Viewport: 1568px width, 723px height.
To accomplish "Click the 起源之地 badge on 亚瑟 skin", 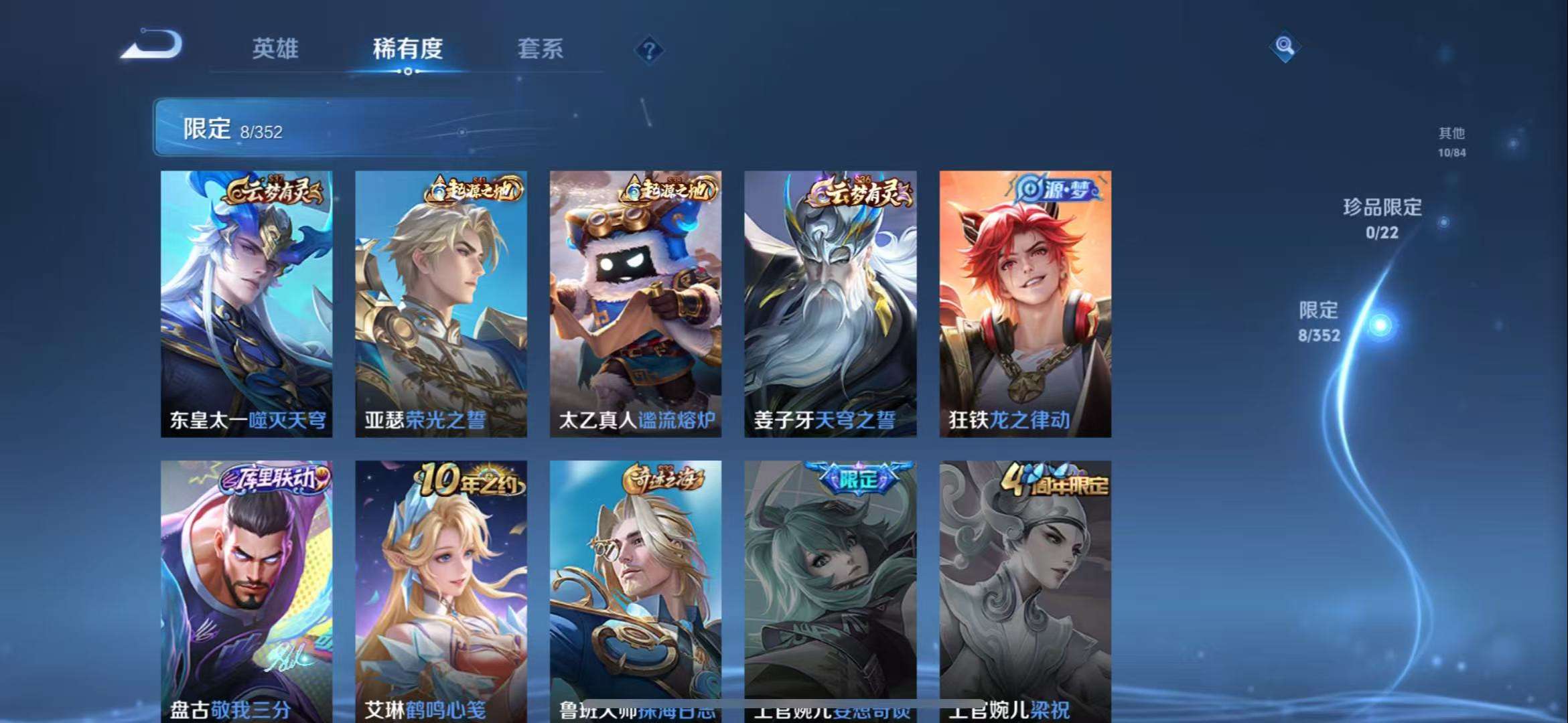I will pos(476,188).
